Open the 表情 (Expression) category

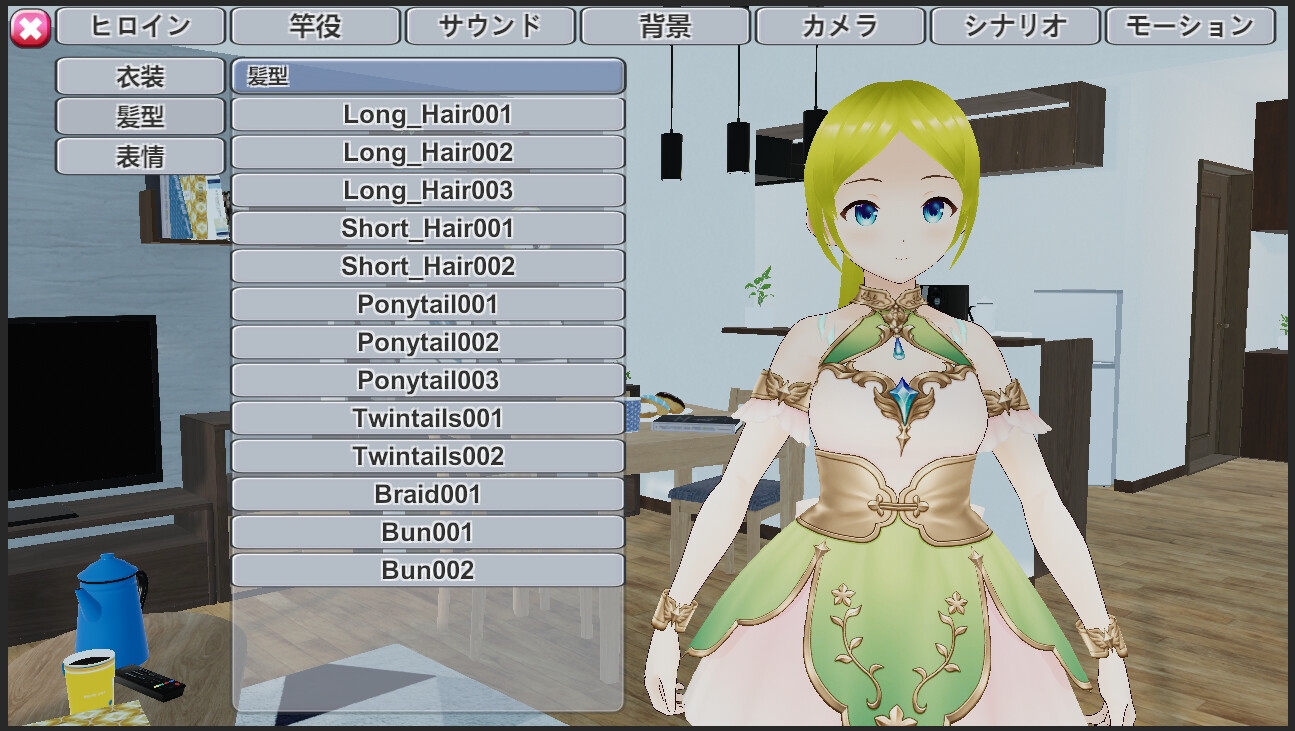coord(139,156)
